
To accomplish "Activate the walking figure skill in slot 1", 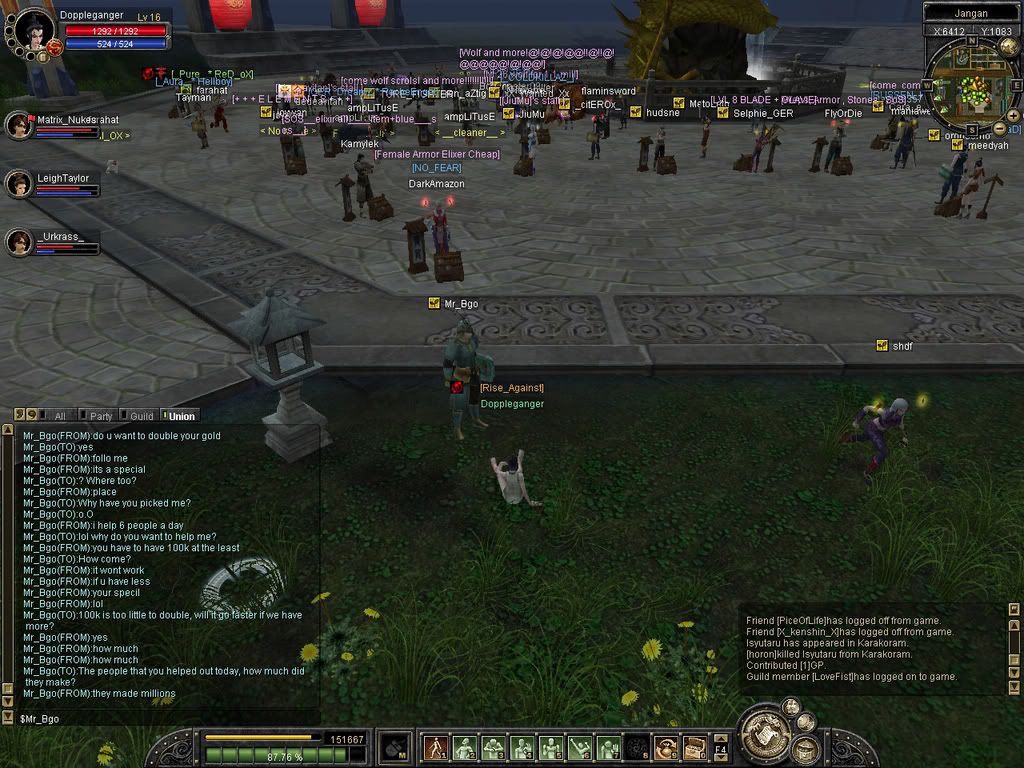I will point(436,747).
